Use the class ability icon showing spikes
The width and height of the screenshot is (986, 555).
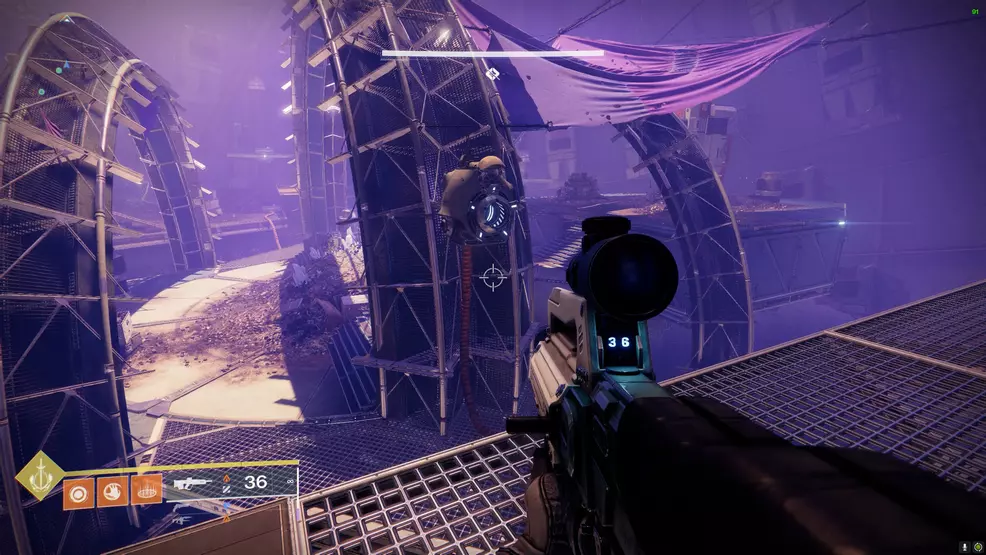tap(146, 492)
